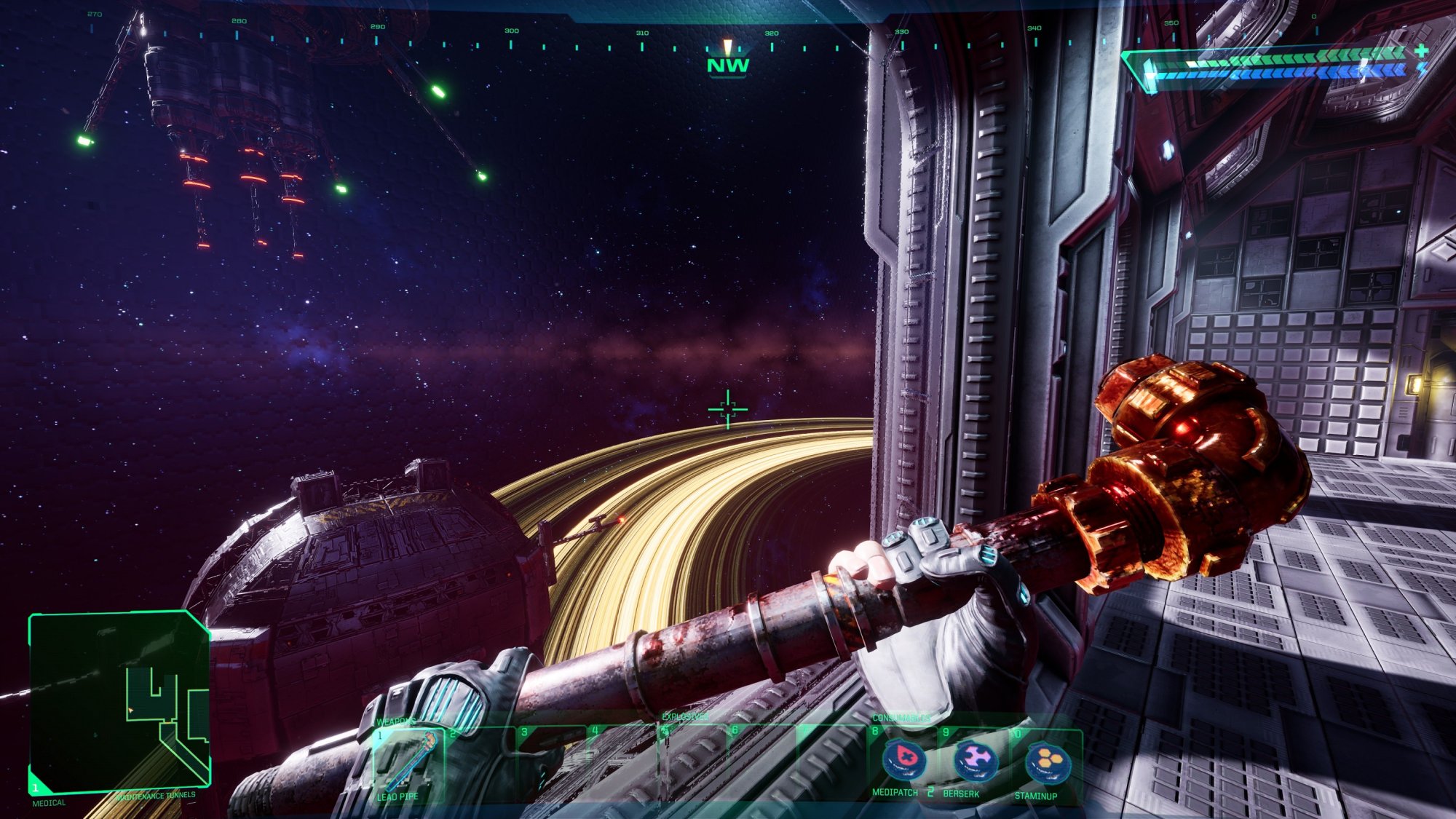Open the Medical level minimap
The width and height of the screenshot is (1456, 819).
119,703
